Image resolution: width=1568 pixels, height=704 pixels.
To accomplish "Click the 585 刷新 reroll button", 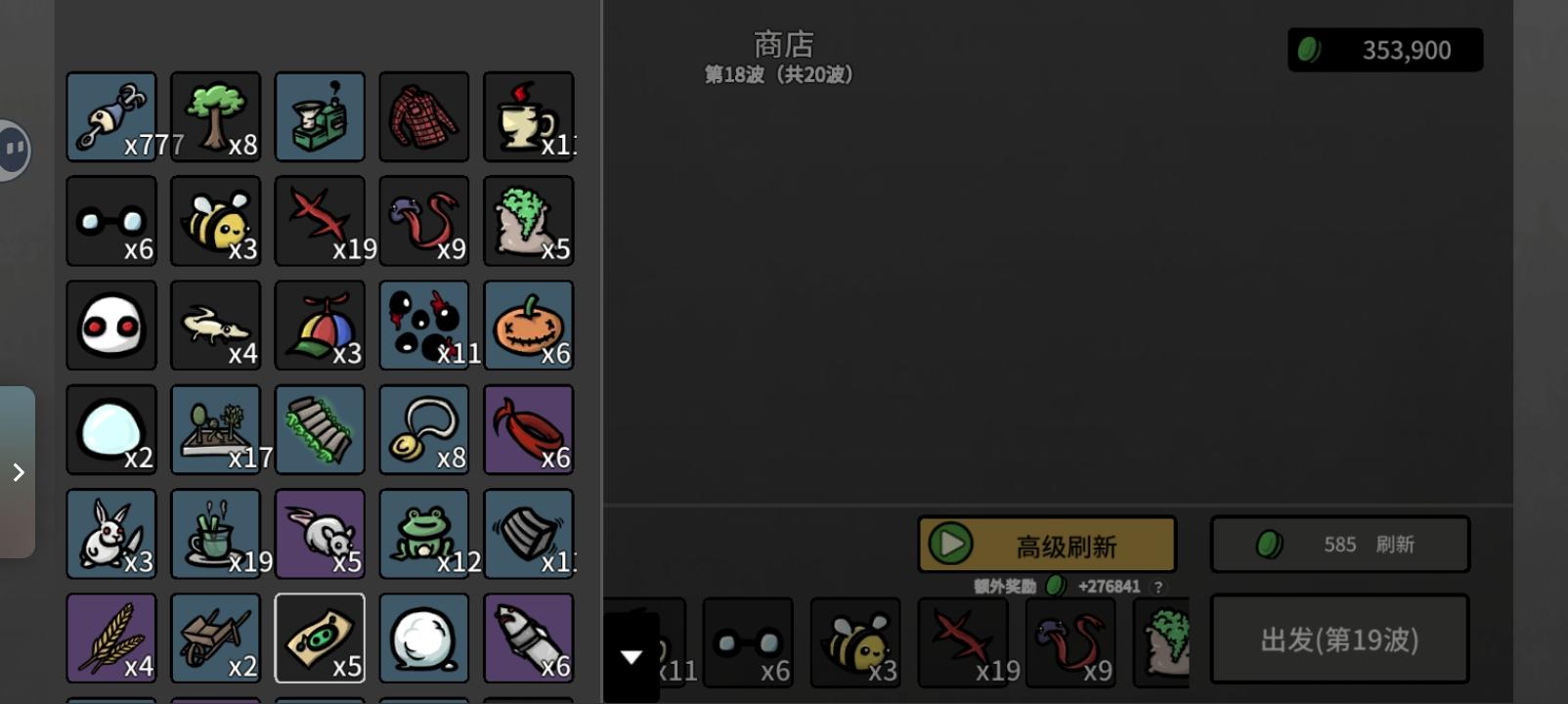I will click(x=1338, y=544).
